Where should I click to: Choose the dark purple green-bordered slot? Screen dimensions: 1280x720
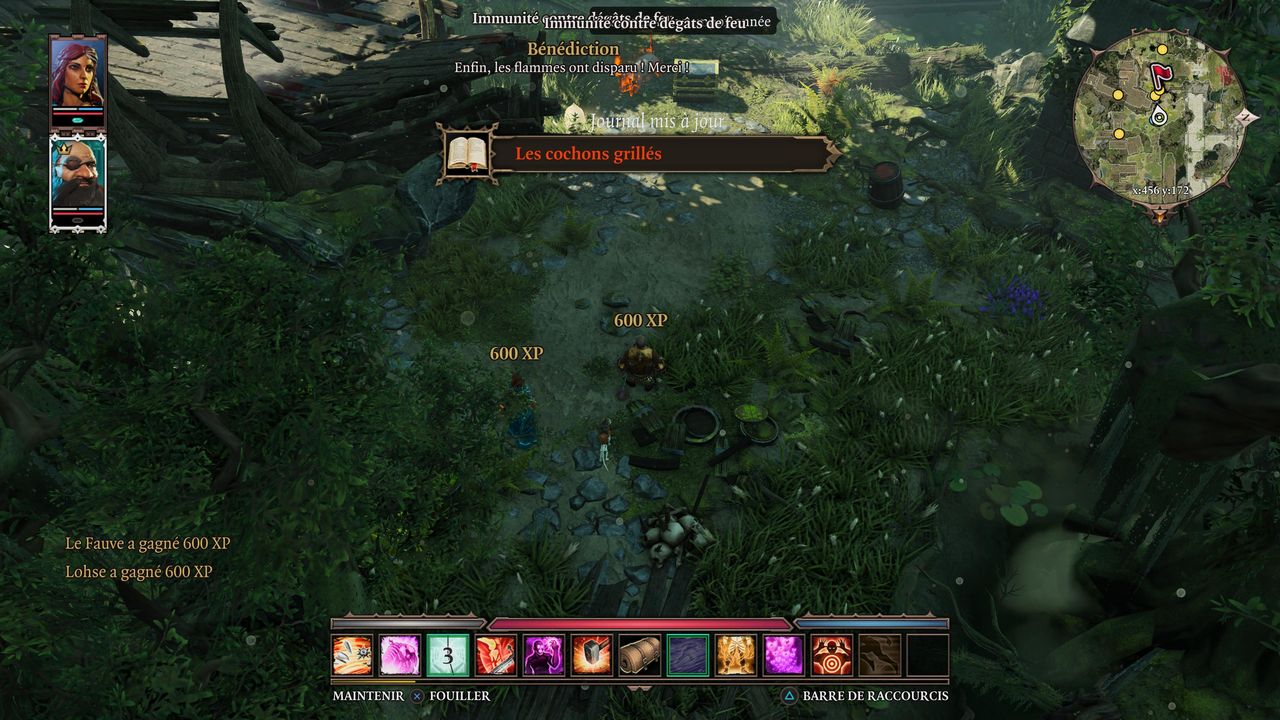[x=688, y=655]
